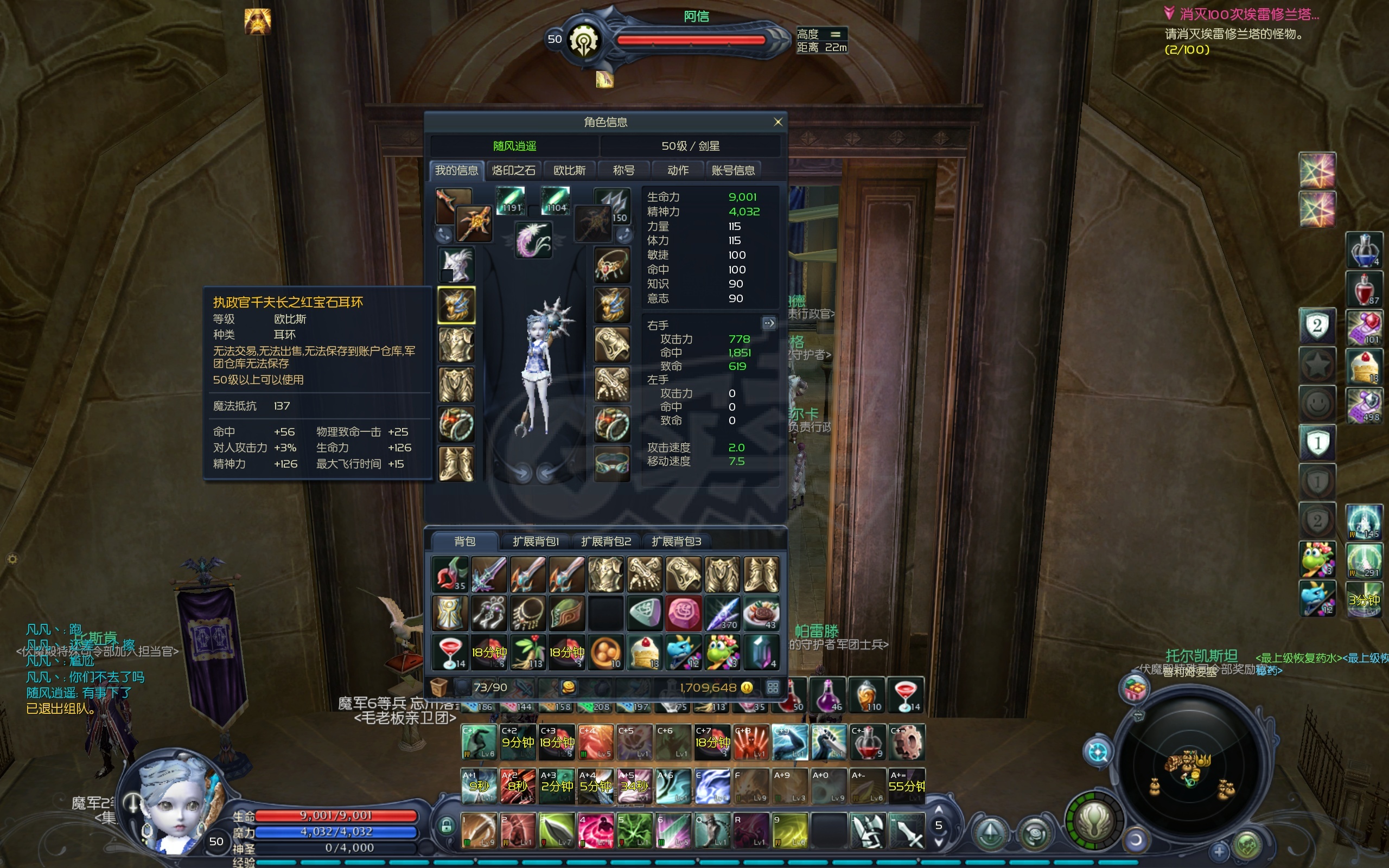Click the hotbar padlock lock button

tap(446, 826)
